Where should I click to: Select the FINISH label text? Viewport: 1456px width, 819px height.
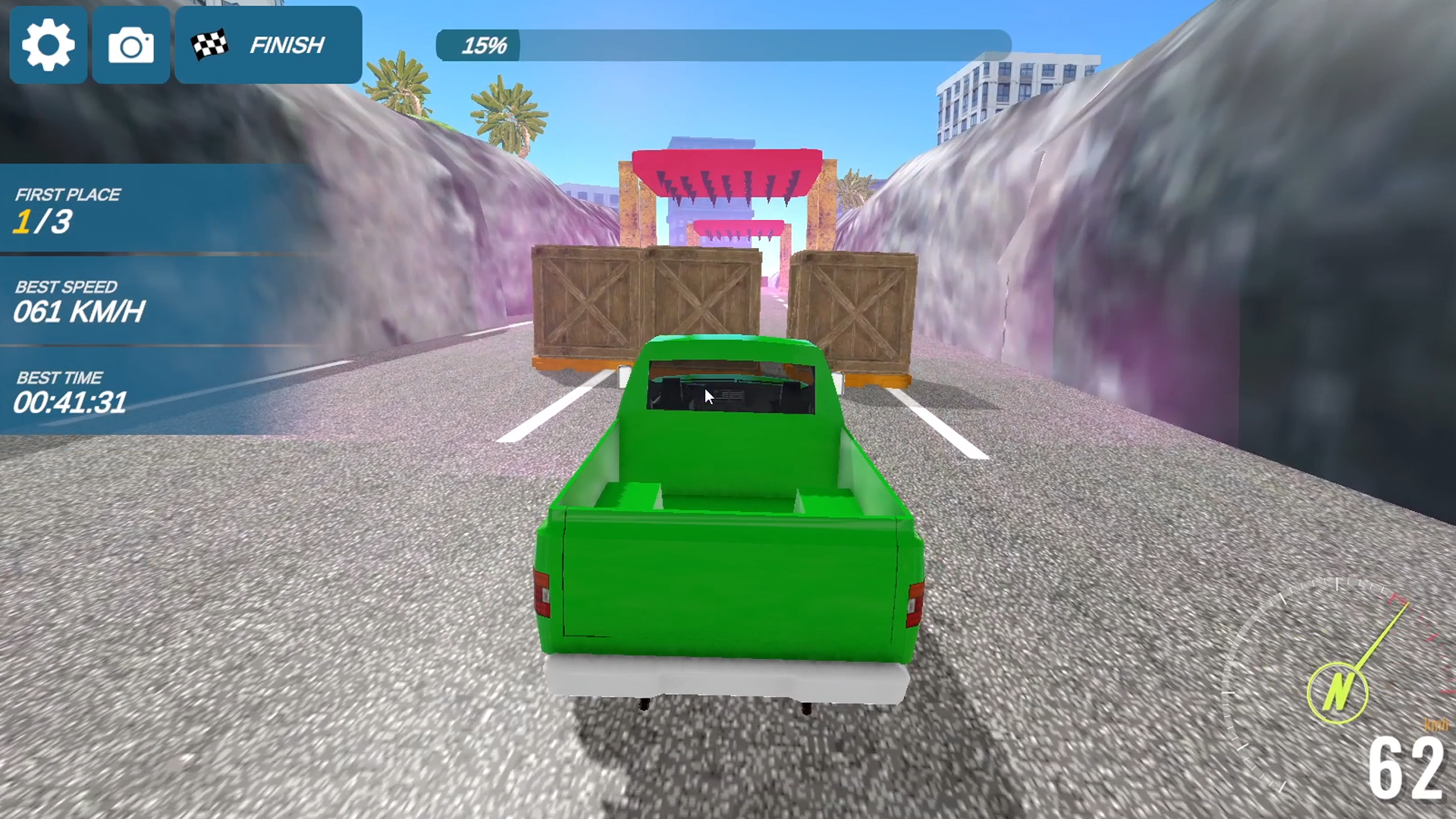[287, 45]
